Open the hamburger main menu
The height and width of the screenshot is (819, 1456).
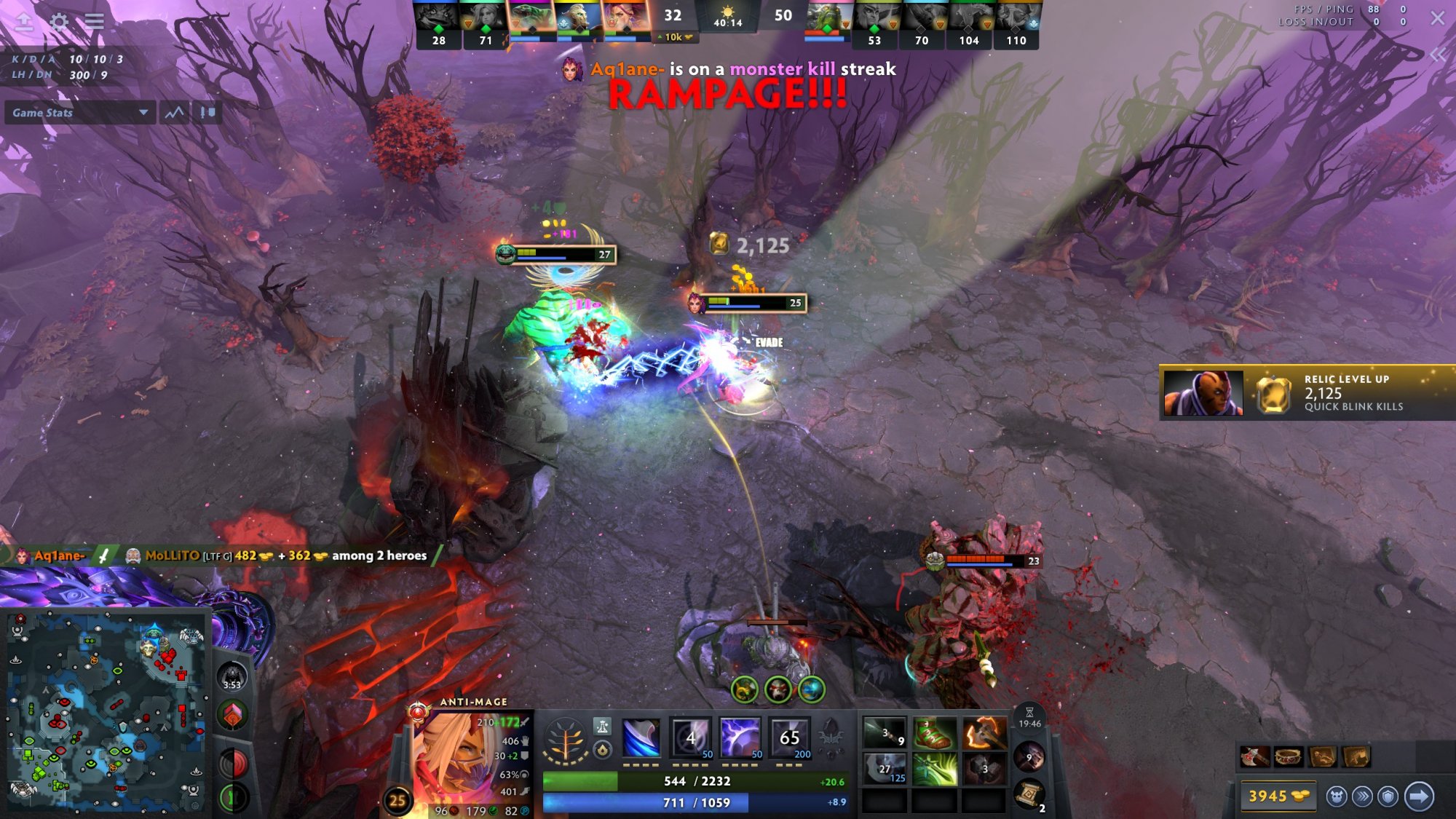tap(94, 21)
